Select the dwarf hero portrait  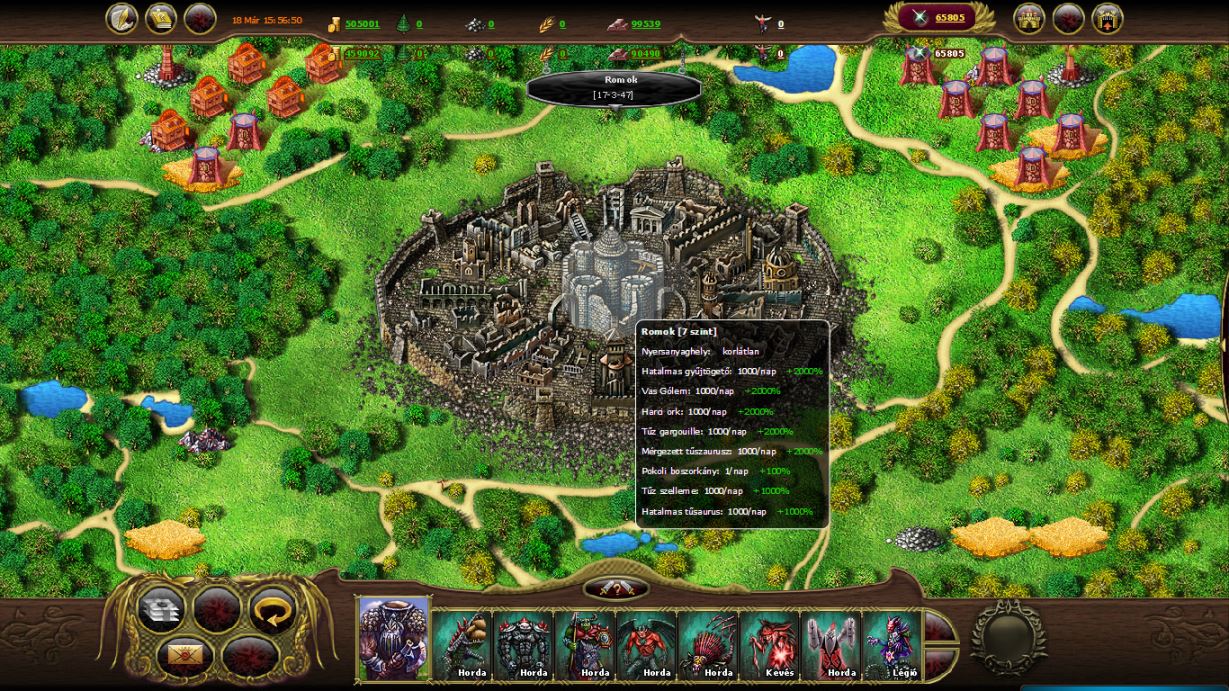click(x=394, y=638)
